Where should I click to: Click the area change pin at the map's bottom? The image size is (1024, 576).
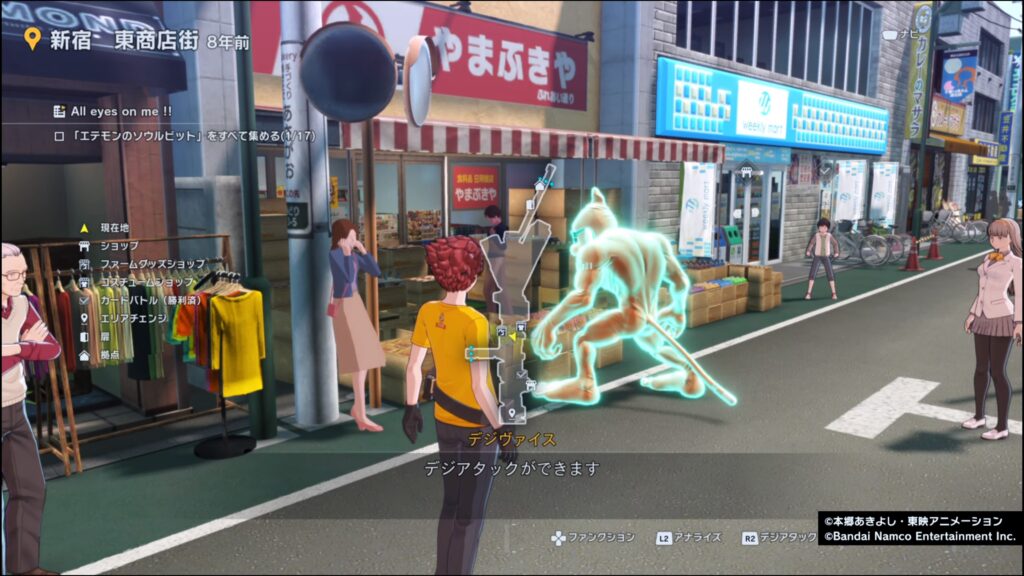tap(511, 412)
